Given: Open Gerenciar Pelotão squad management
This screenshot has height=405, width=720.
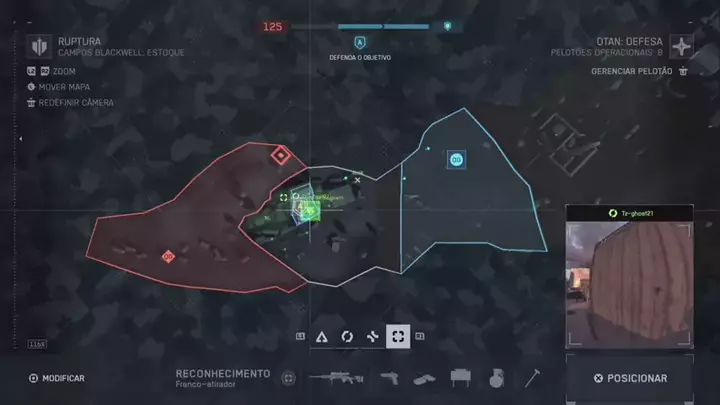Looking at the screenshot, I should point(639,71).
